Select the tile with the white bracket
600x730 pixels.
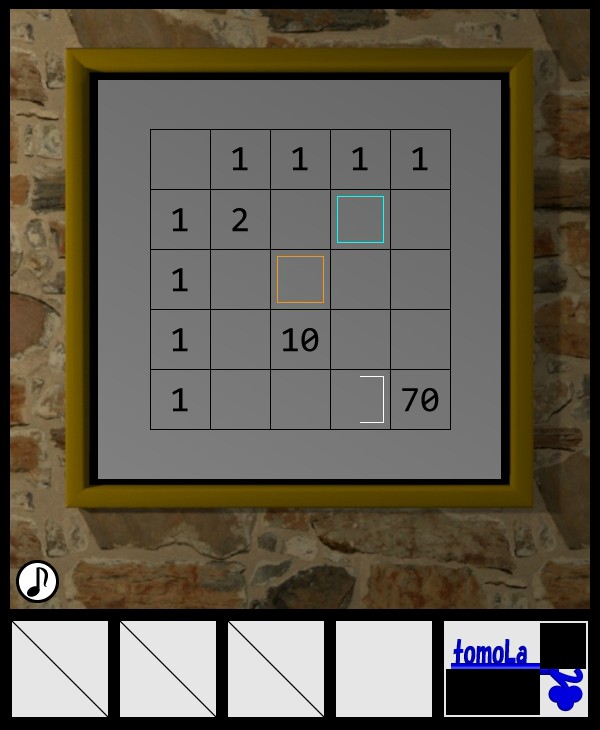[x=360, y=400]
